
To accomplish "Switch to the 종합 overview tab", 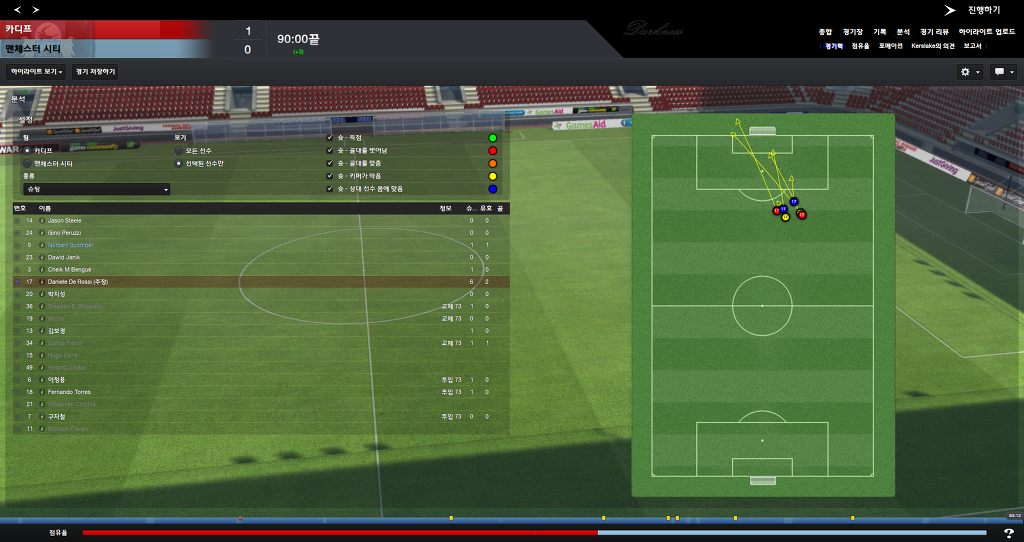I will 825,32.
